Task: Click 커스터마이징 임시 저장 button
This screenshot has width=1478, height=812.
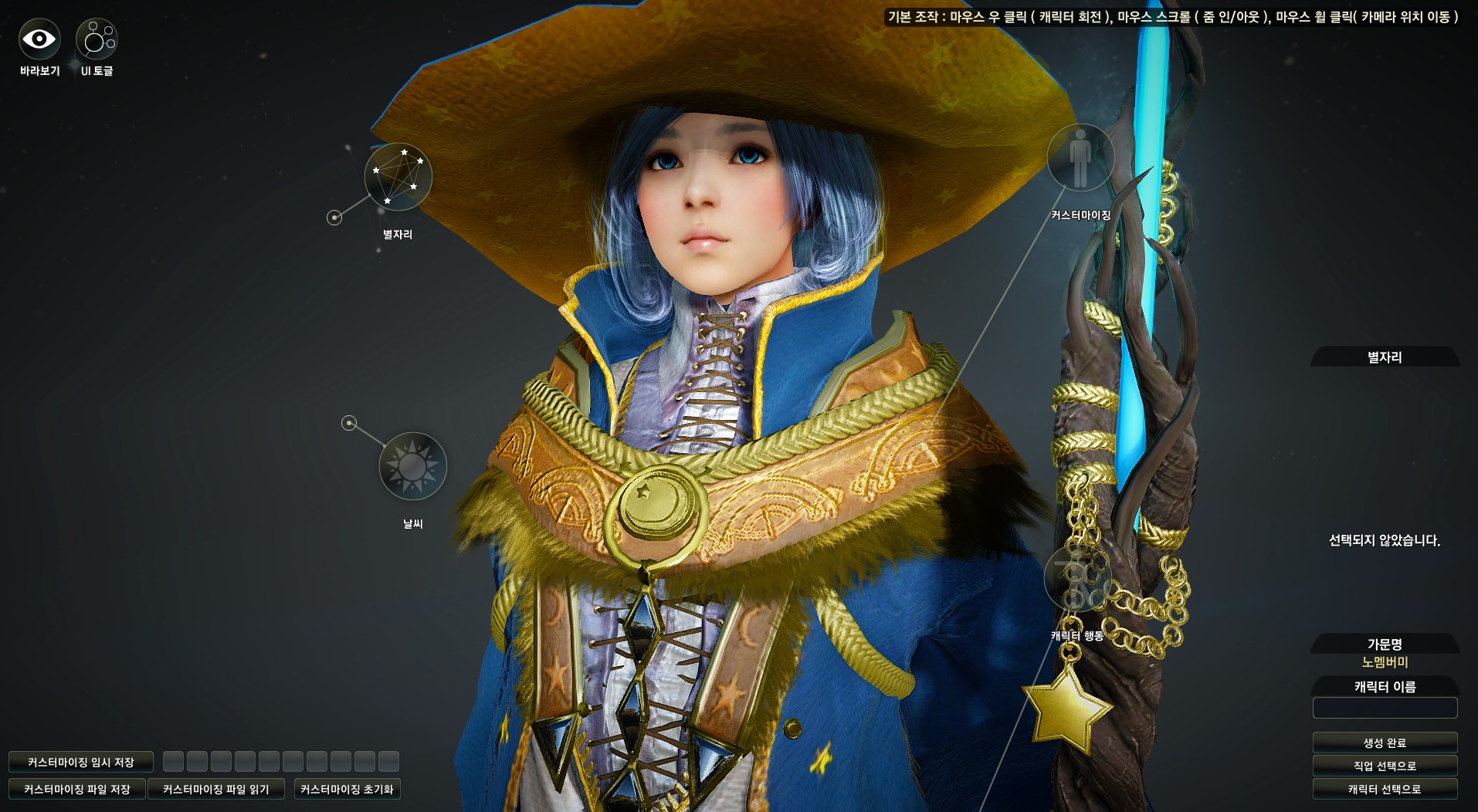Action: pos(81,762)
